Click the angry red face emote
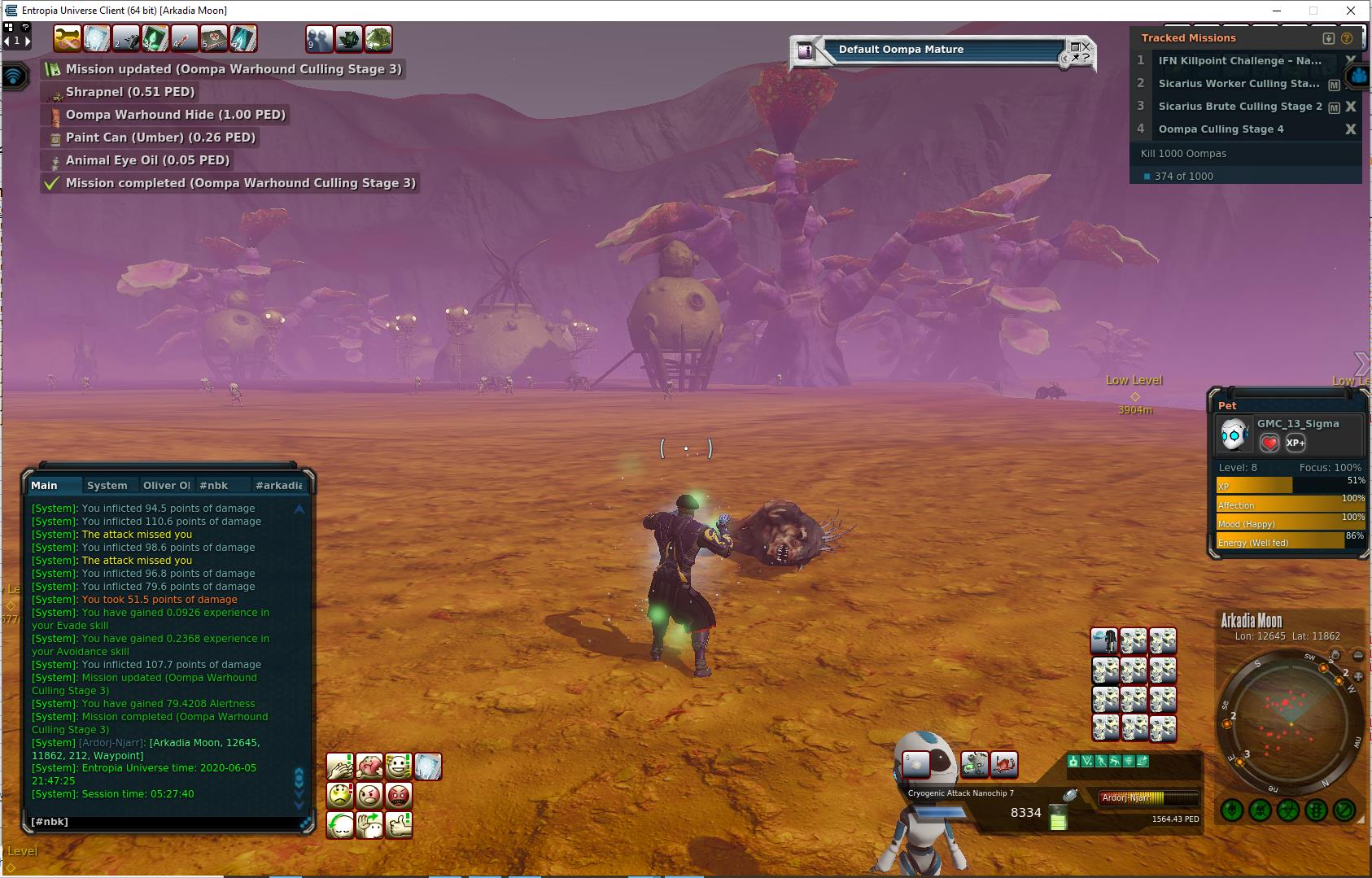The height and width of the screenshot is (878, 1372). [x=399, y=795]
